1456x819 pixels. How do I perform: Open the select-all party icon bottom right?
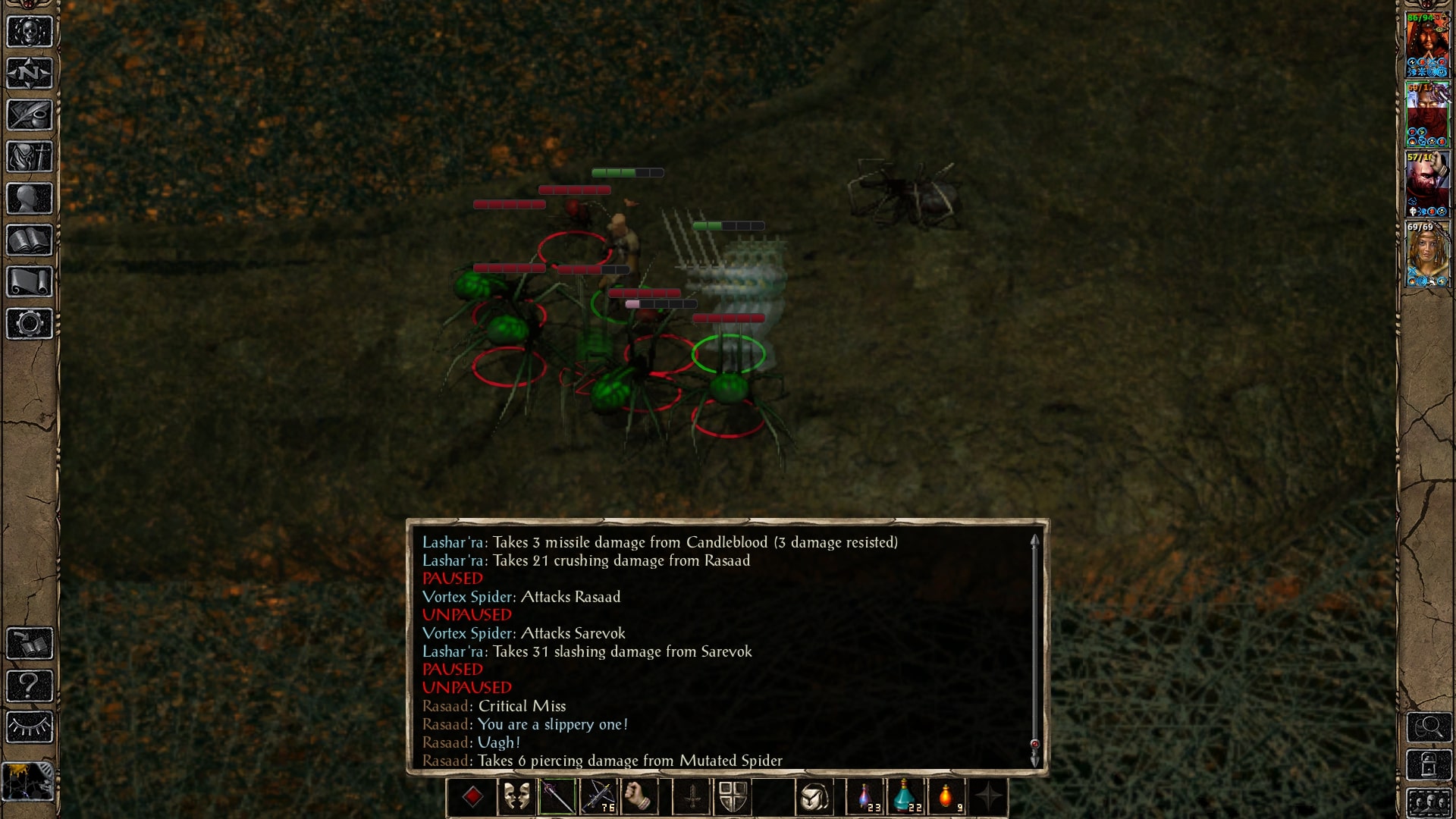pos(1430,802)
